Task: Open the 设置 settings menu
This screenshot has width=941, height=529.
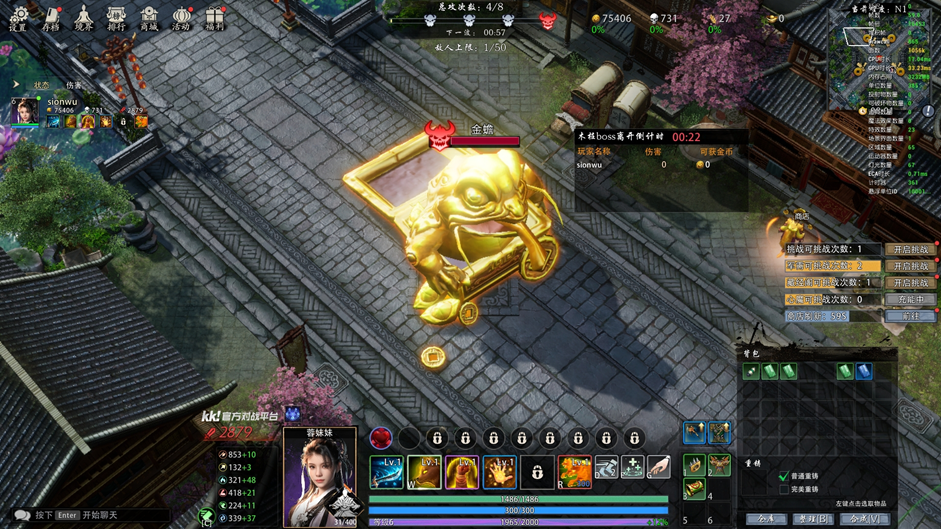Action: (18, 18)
